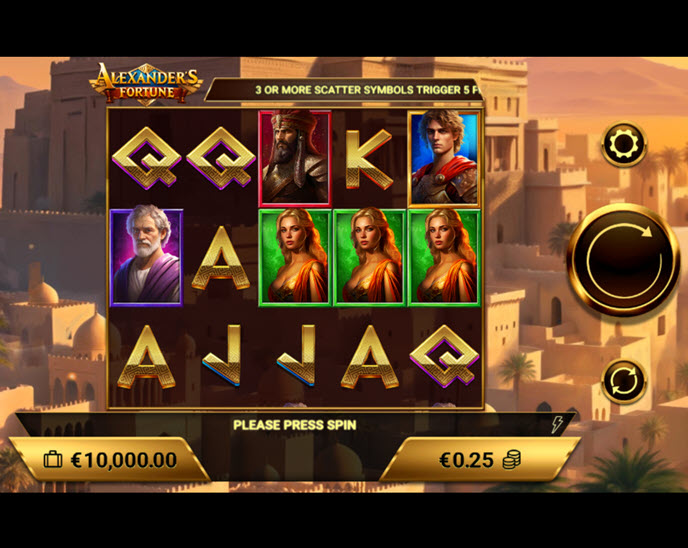Screen dimensions: 688x548
Task: Activate the autoplay circular arrows button
Action: [x=624, y=381]
